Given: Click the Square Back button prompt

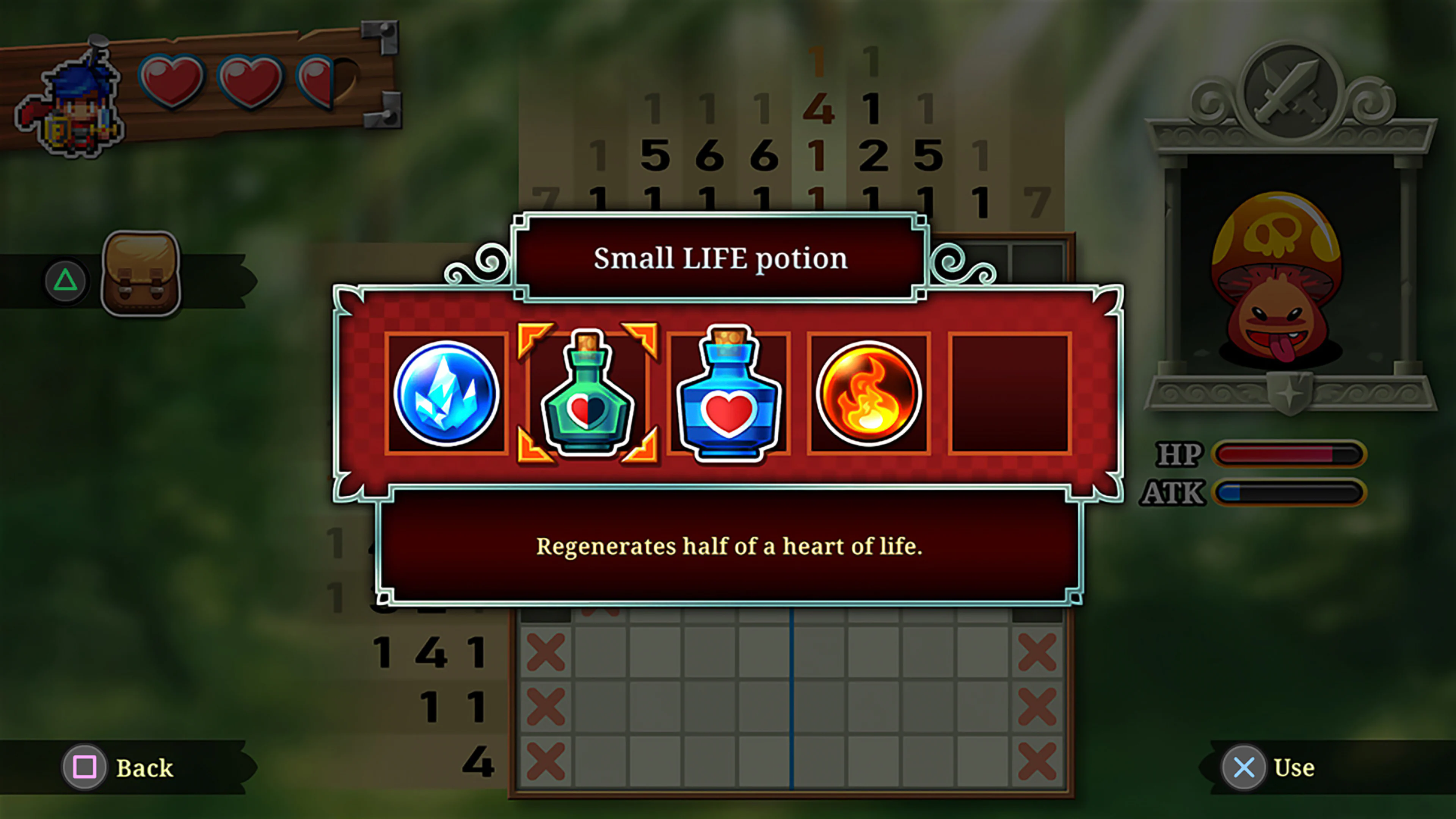Looking at the screenshot, I should [x=85, y=767].
